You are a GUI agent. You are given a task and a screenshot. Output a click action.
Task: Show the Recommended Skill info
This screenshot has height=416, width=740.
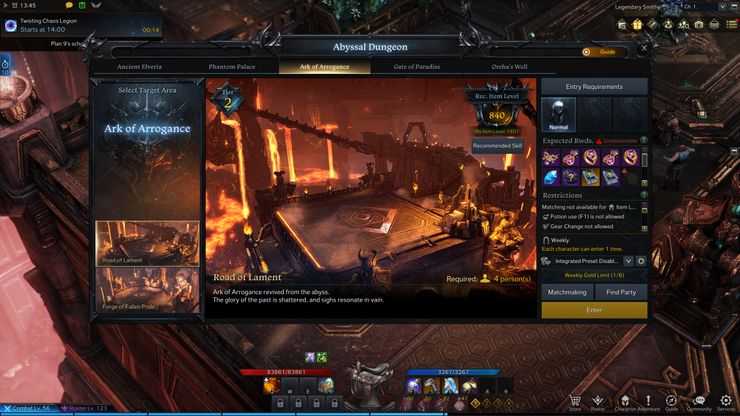498,145
